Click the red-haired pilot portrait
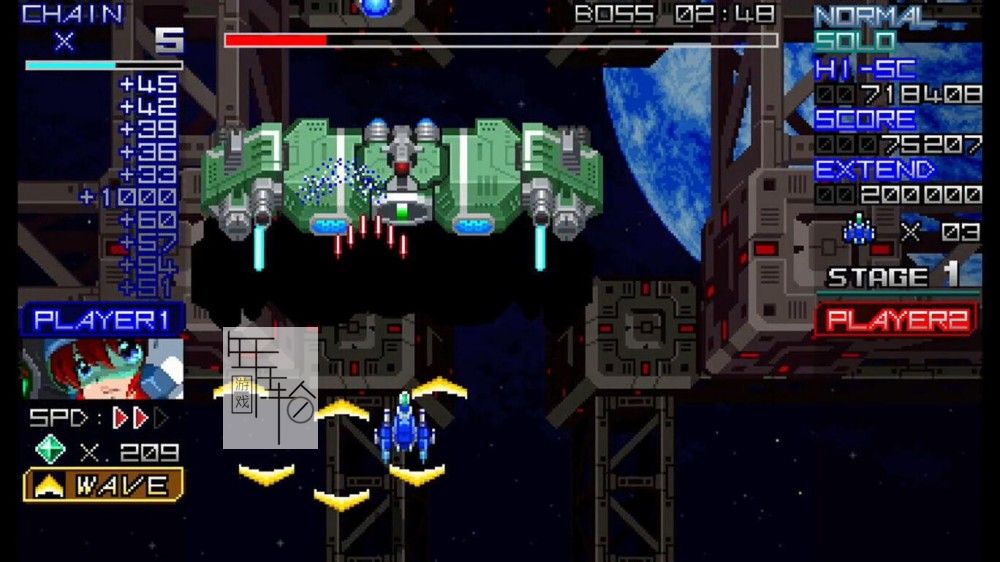1000x562 pixels. click(x=103, y=368)
